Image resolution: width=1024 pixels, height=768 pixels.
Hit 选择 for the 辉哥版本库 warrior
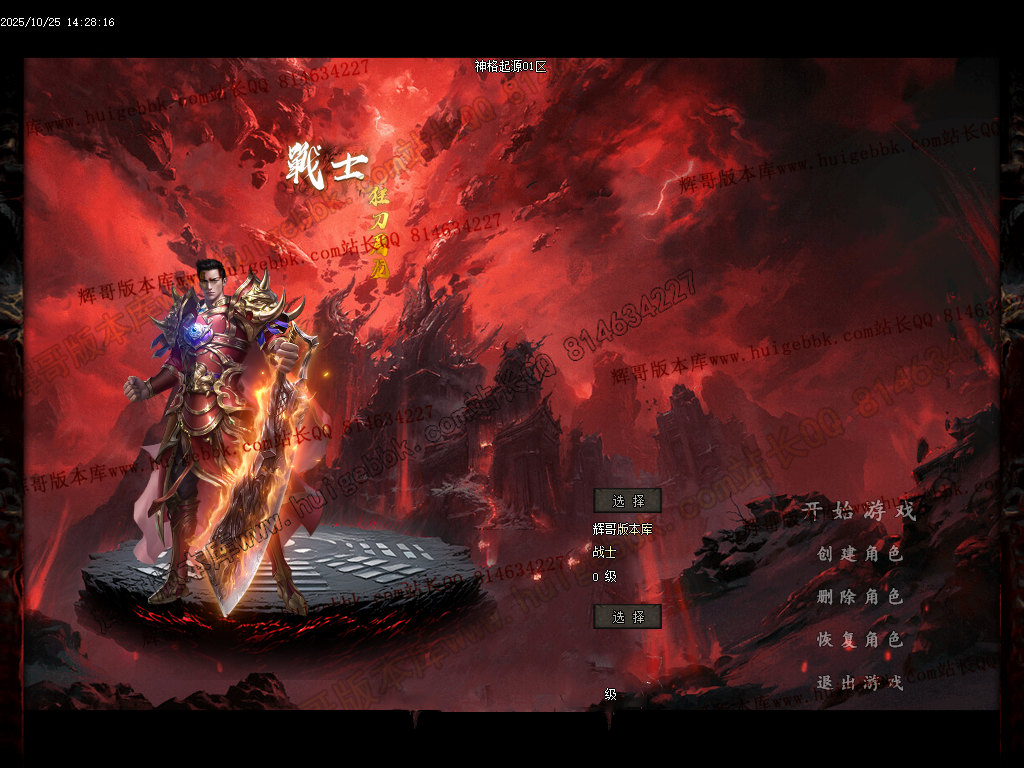[x=627, y=501]
